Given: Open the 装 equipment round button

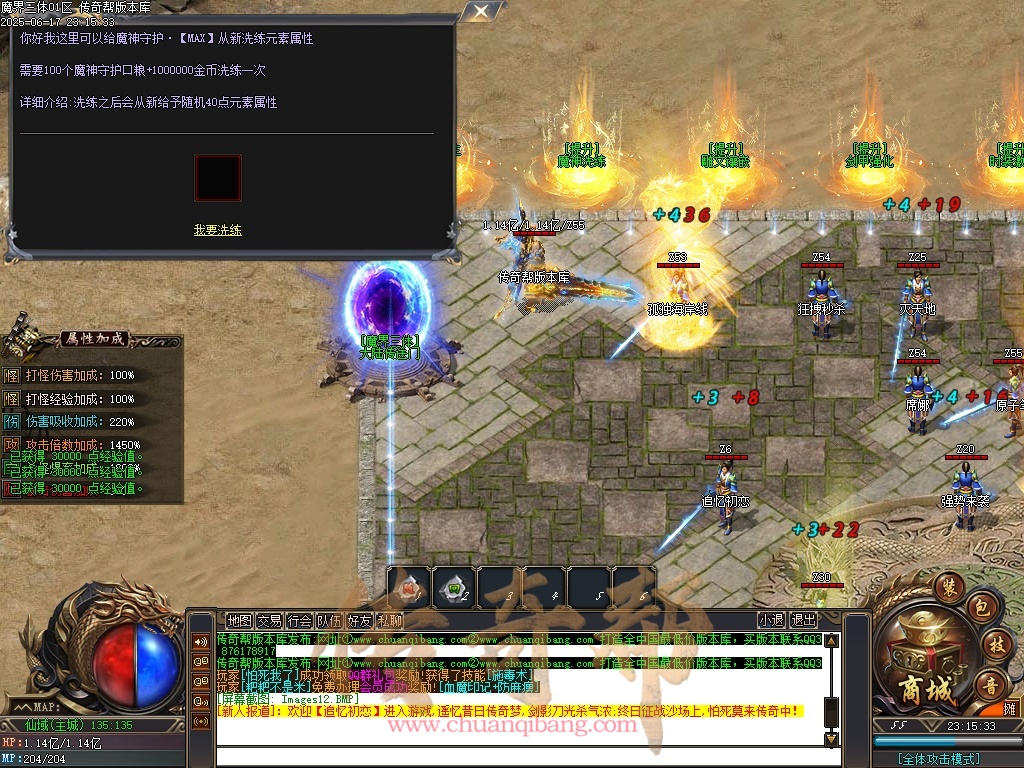Looking at the screenshot, I should (949, 586).
